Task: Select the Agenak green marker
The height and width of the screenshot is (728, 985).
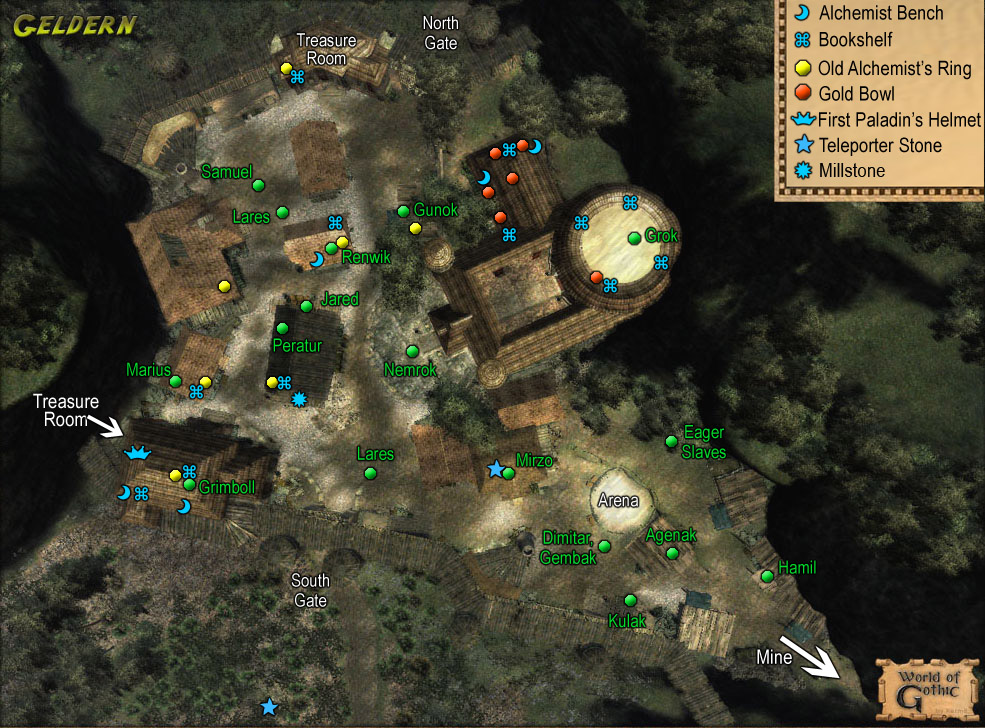Action: 672,553
